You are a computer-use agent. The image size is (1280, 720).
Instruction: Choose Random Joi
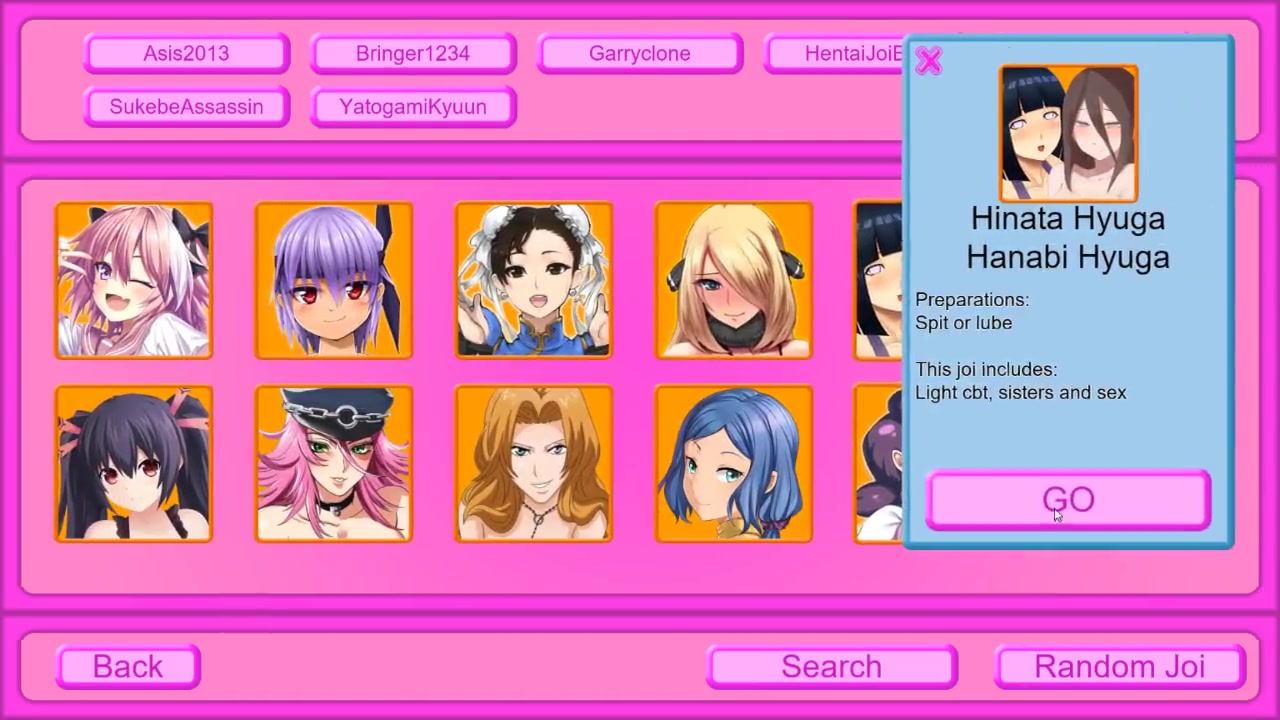click(x=1119, y=667)
